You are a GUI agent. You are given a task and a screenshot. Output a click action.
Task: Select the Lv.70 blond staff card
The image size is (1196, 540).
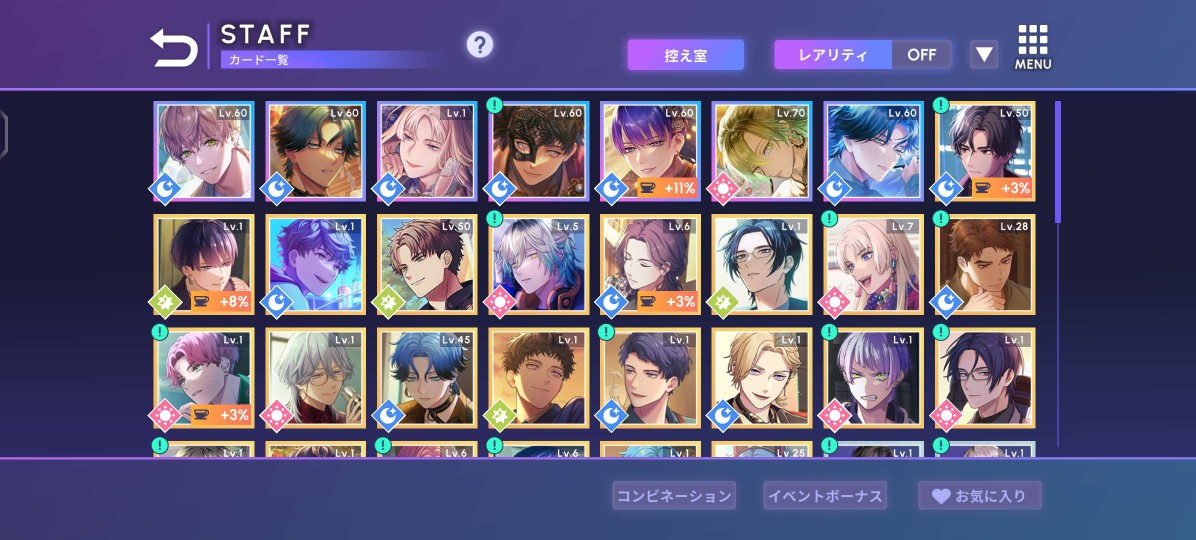(x=762, y=150)
